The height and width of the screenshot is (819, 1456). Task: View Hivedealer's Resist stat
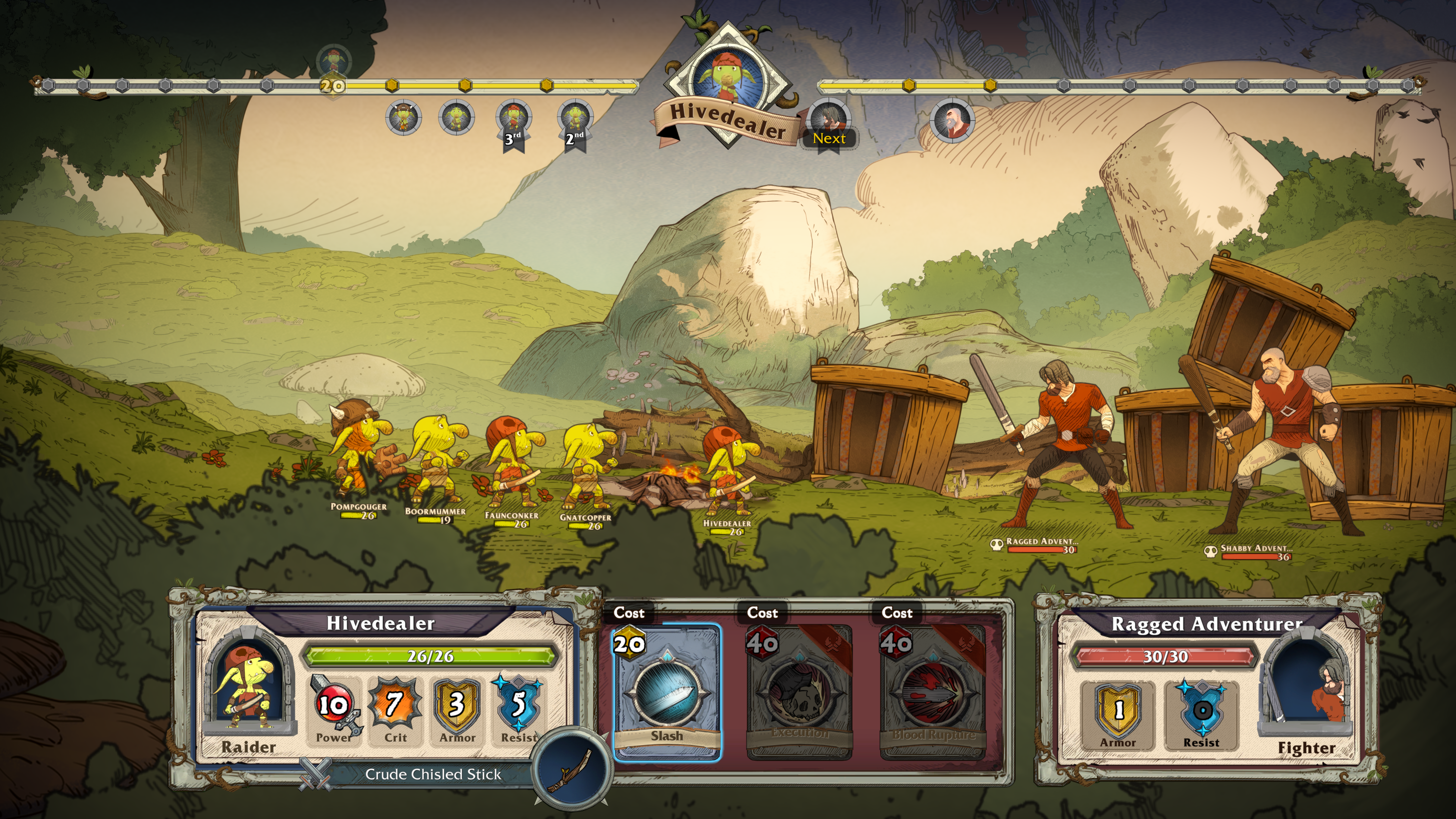coord(518,707)
